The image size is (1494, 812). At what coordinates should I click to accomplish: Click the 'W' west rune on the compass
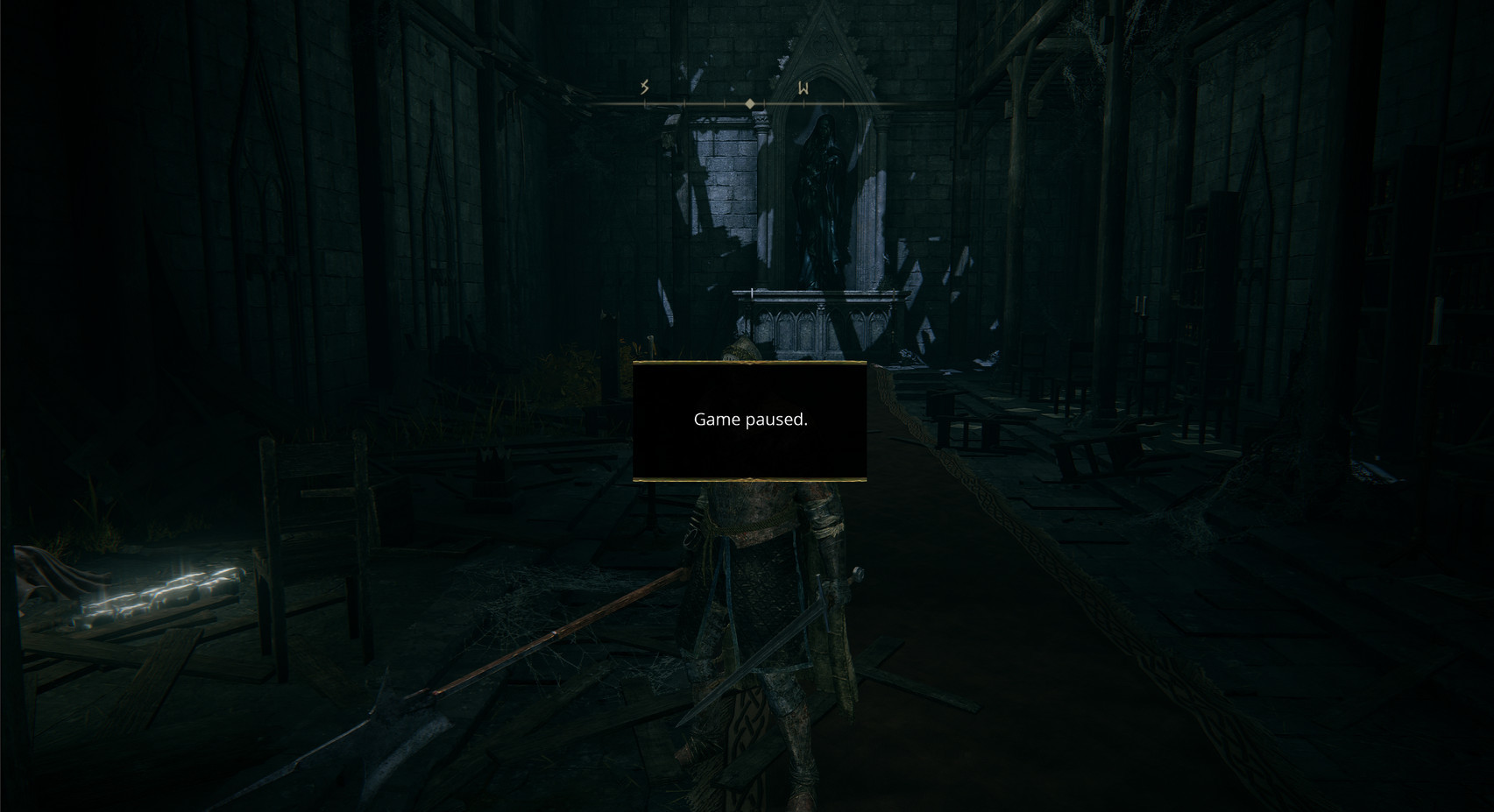click(804, 88)
